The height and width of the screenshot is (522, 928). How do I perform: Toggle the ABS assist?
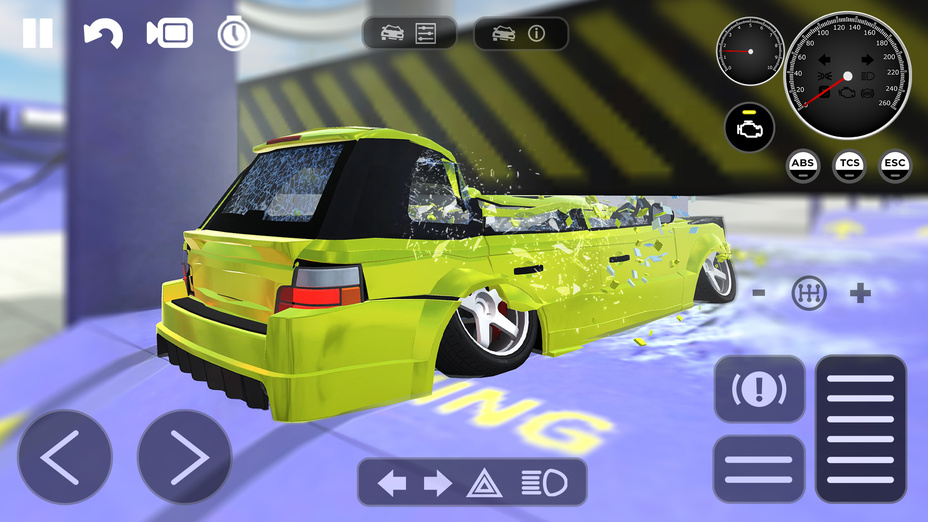(x=803, y=165)
